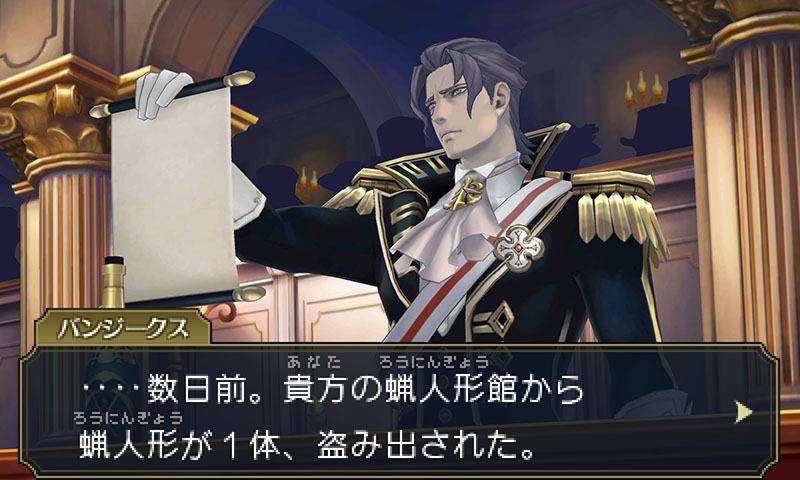This screenshot has height=480, width=800.
Task: Advance dialogue with the gold arrow
Action: [743, 411]
